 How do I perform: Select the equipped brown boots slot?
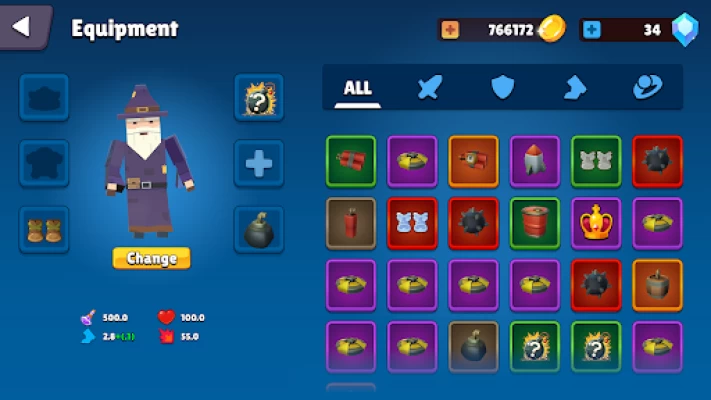pyautogui.click(x=44, y=230)
